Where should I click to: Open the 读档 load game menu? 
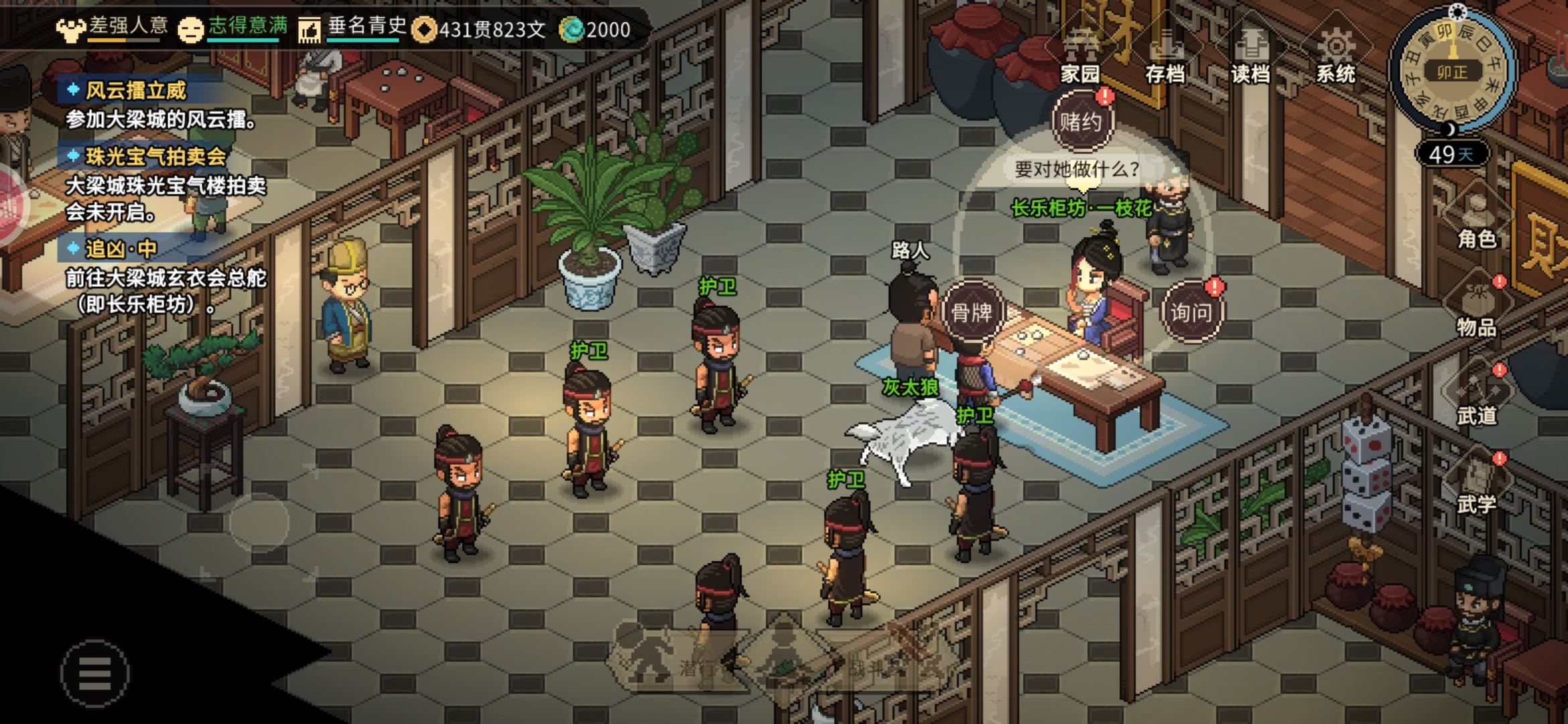1250,55
